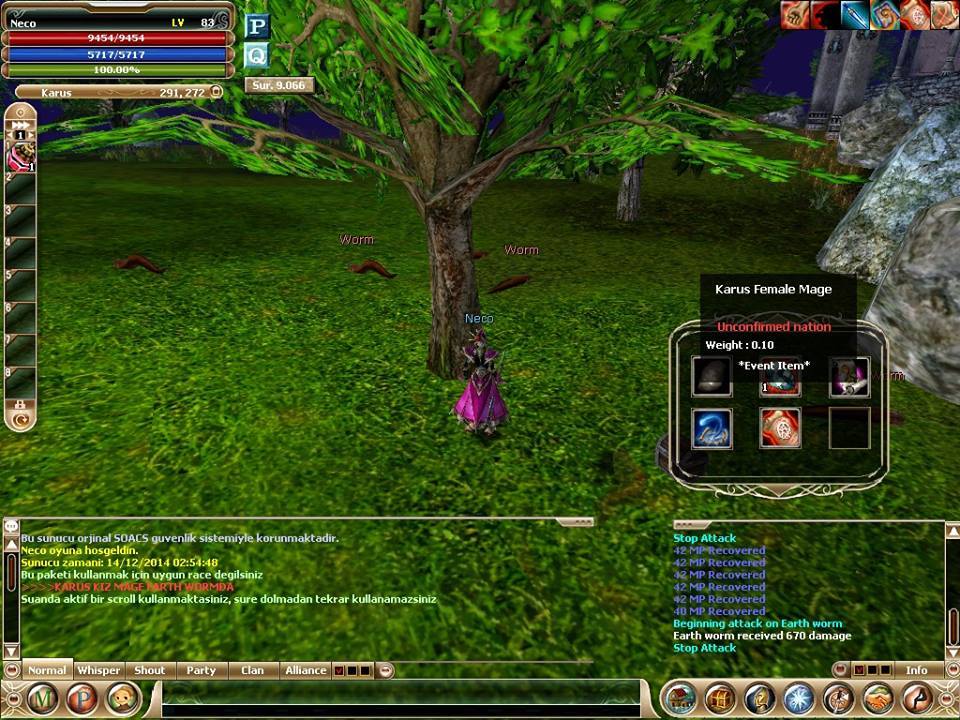
Task: Select the blue swirl item in inventory
Action: [712, 428]
